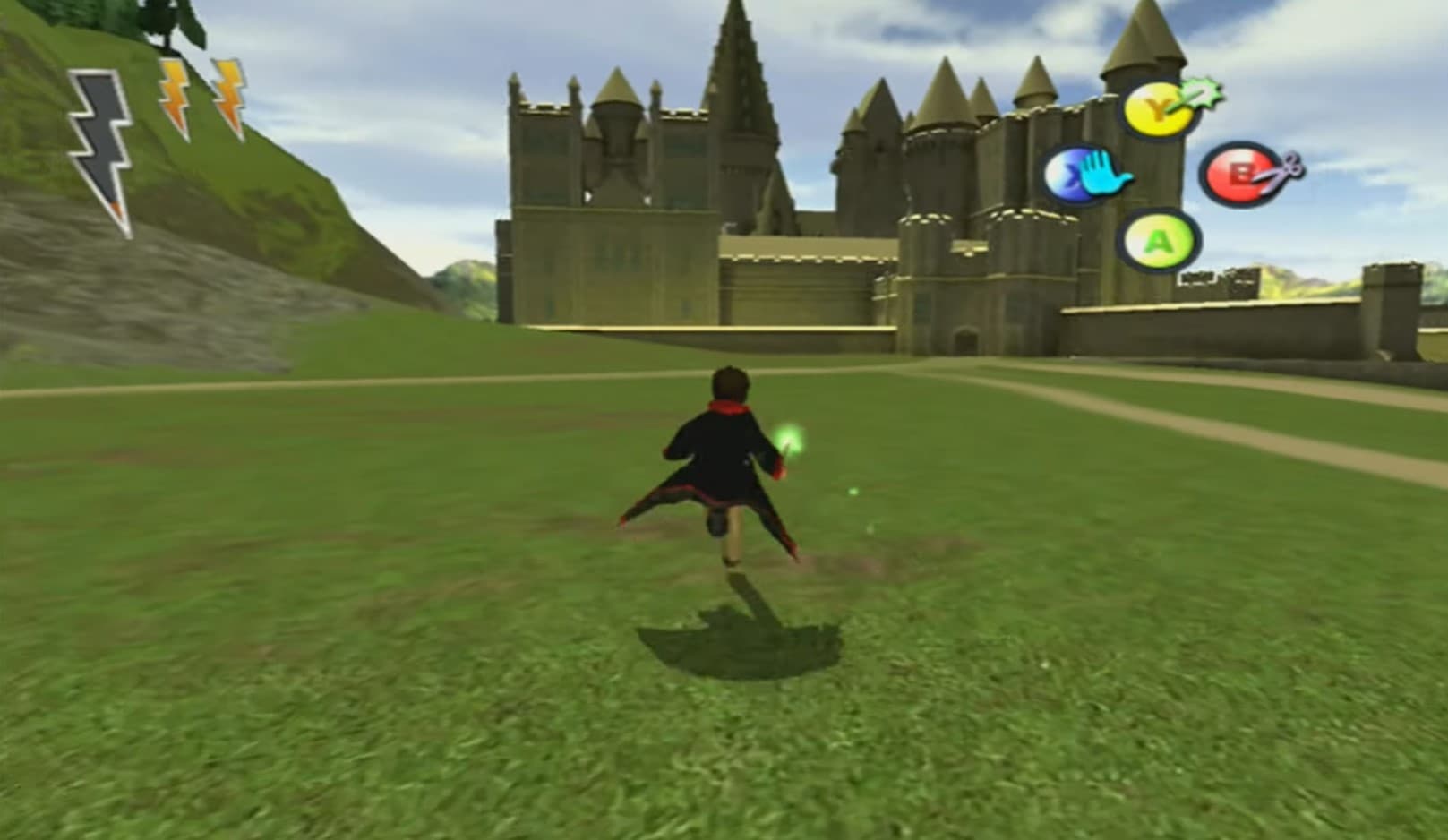The image size is (1448, 840).
Task: Click the glowing green wand tip
Action: pos(791,436)
